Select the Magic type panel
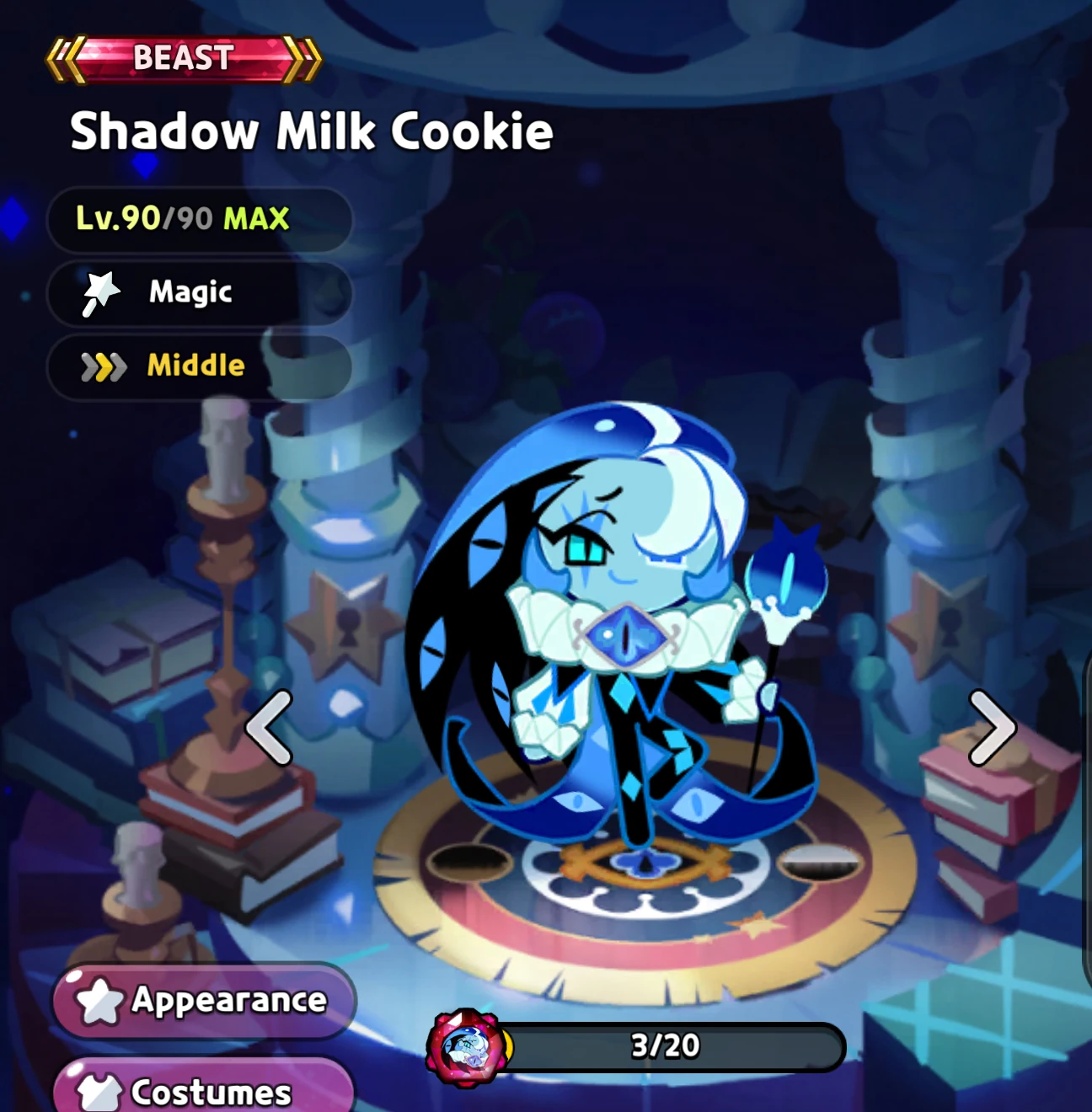The height and width of the screenshot is (1112, 1092). pos(199,292)
